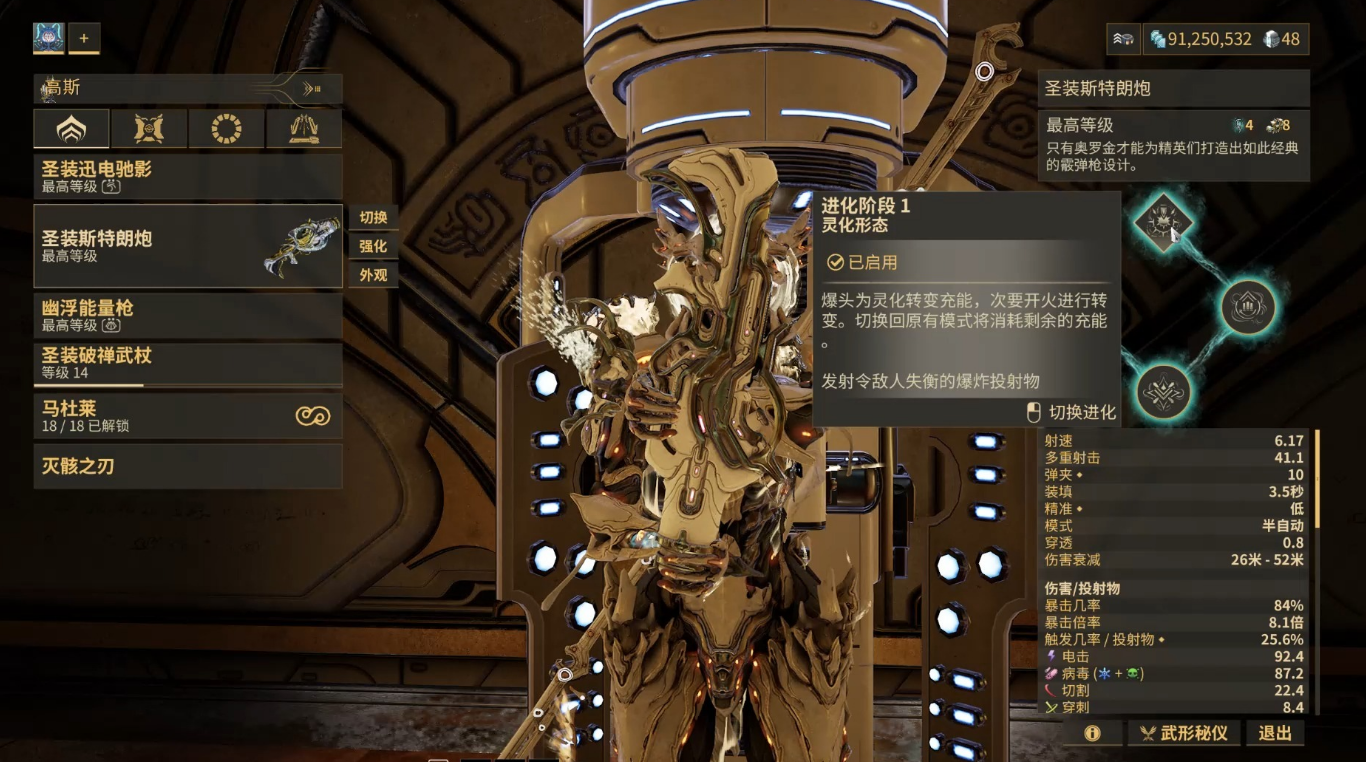This screenshot has width=1366, height=762.
Task: Select the diamond-shaped evolution stage 1 node
Action: (1163, 223)
